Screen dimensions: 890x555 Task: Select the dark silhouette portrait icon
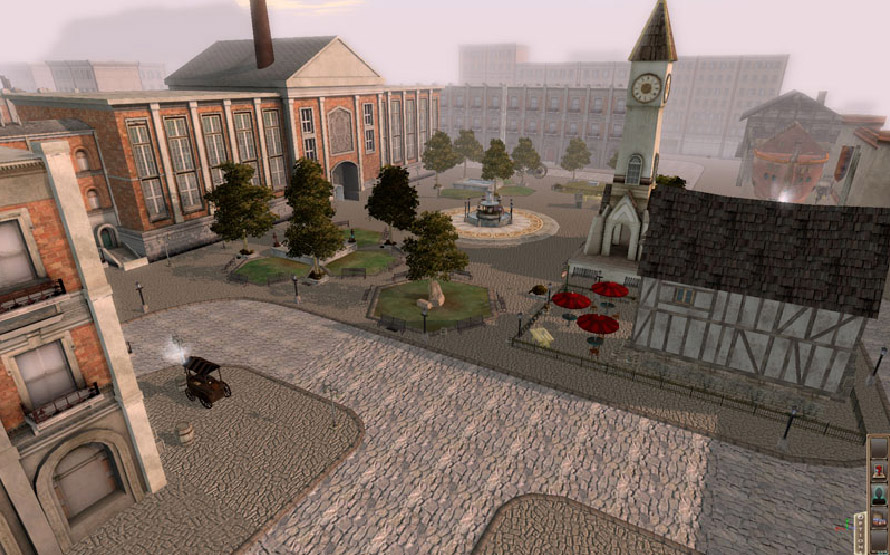[878, 495]
